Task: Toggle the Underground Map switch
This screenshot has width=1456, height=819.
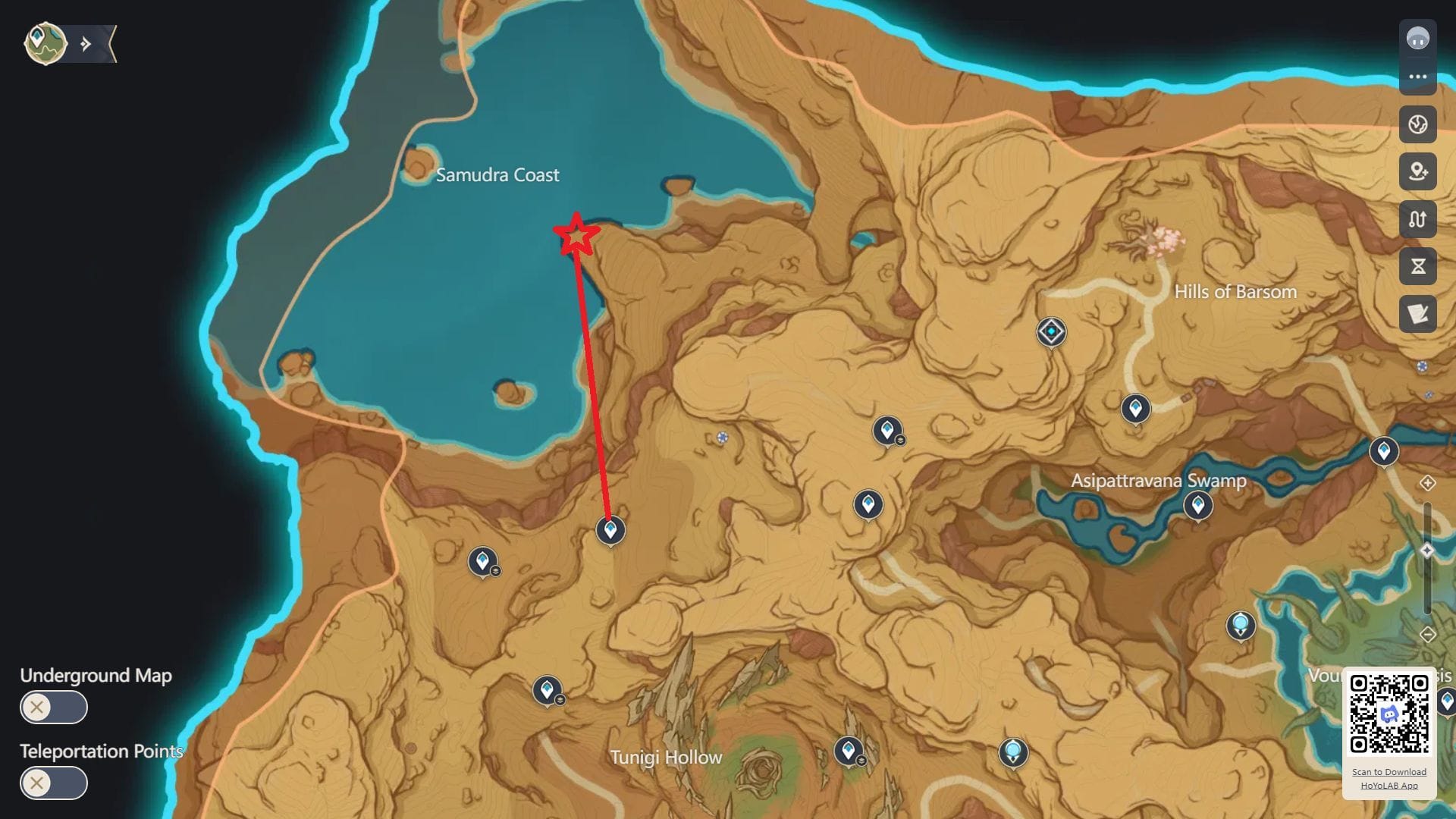Action: click(x=53, y=708)
